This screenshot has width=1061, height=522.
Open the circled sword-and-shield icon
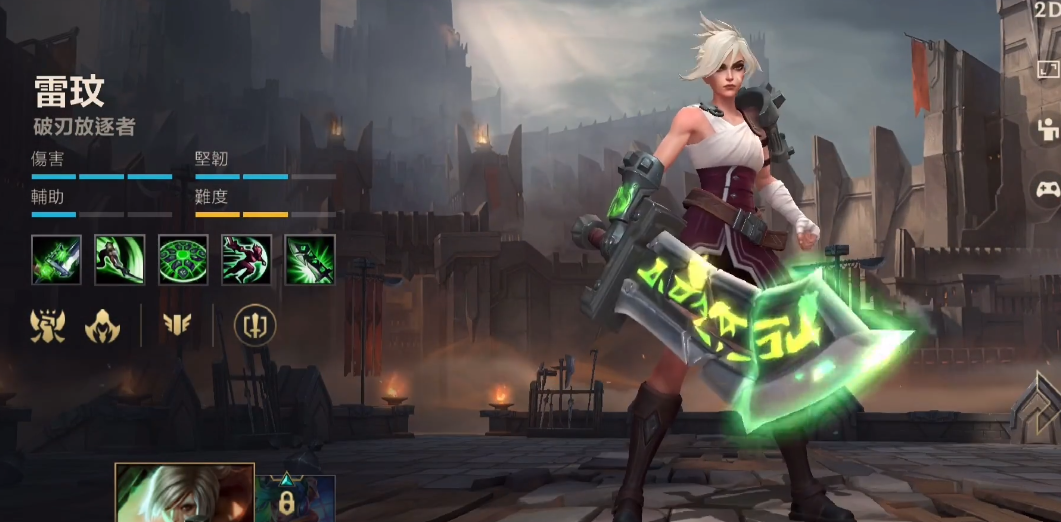[x=255, y=324]
